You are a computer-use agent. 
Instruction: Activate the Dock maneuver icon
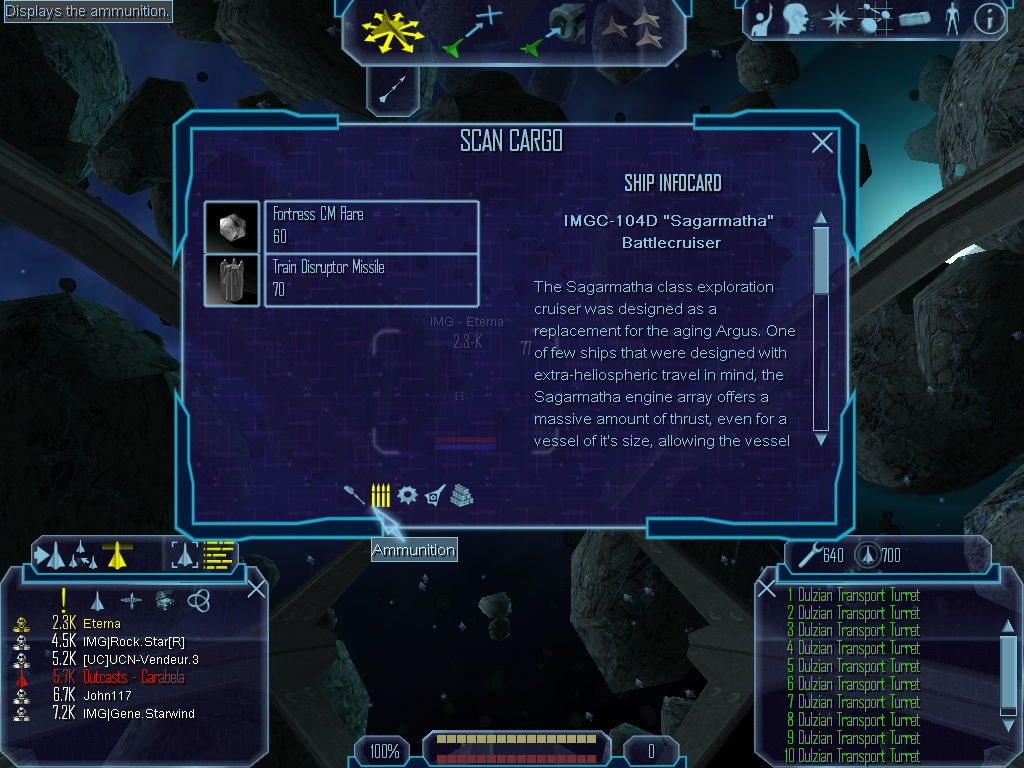tap(555, 30)
